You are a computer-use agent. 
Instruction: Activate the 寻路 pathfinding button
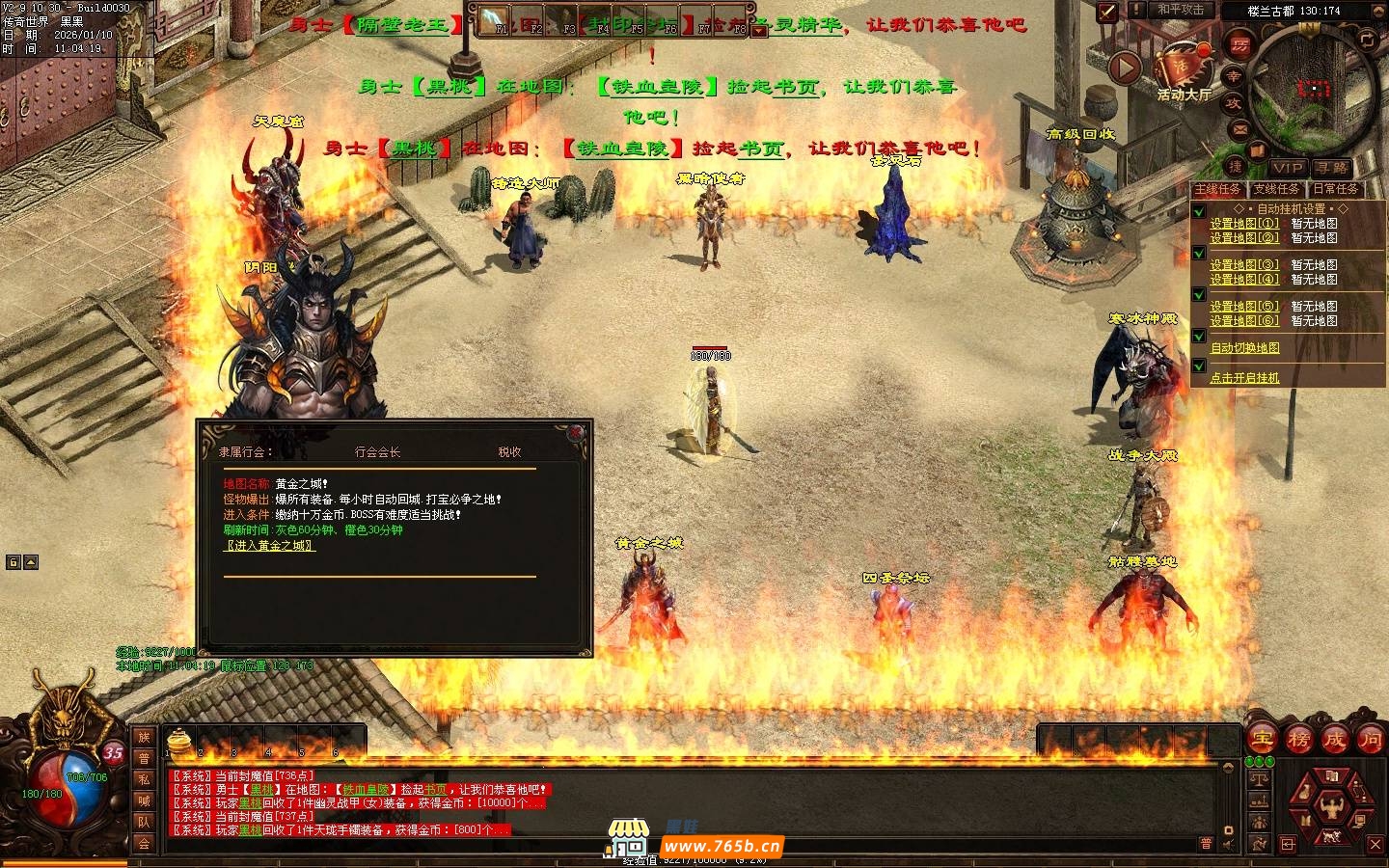(x=1333, y=168)
